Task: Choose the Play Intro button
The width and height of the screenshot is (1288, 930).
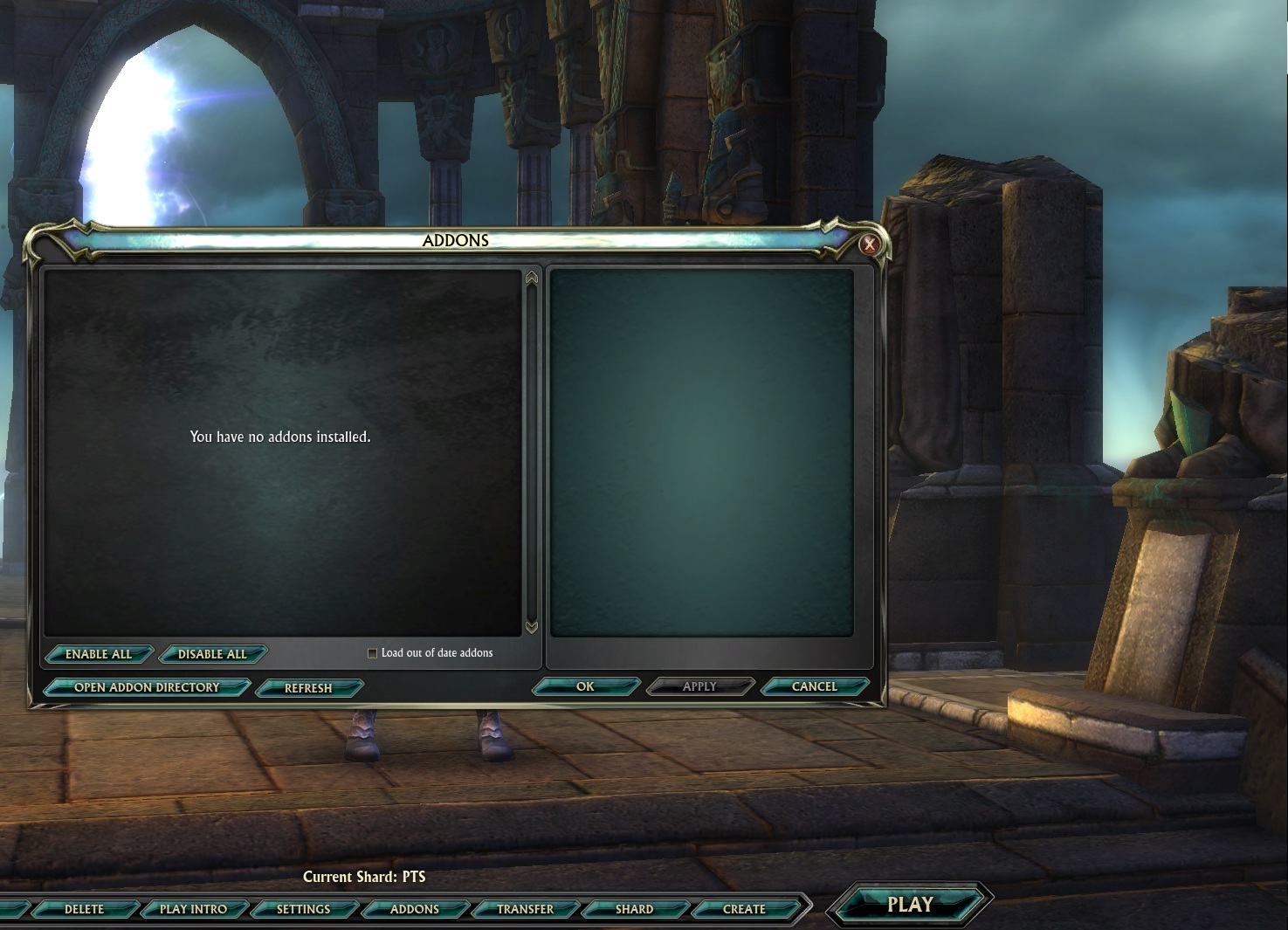Action: [193, 909]
